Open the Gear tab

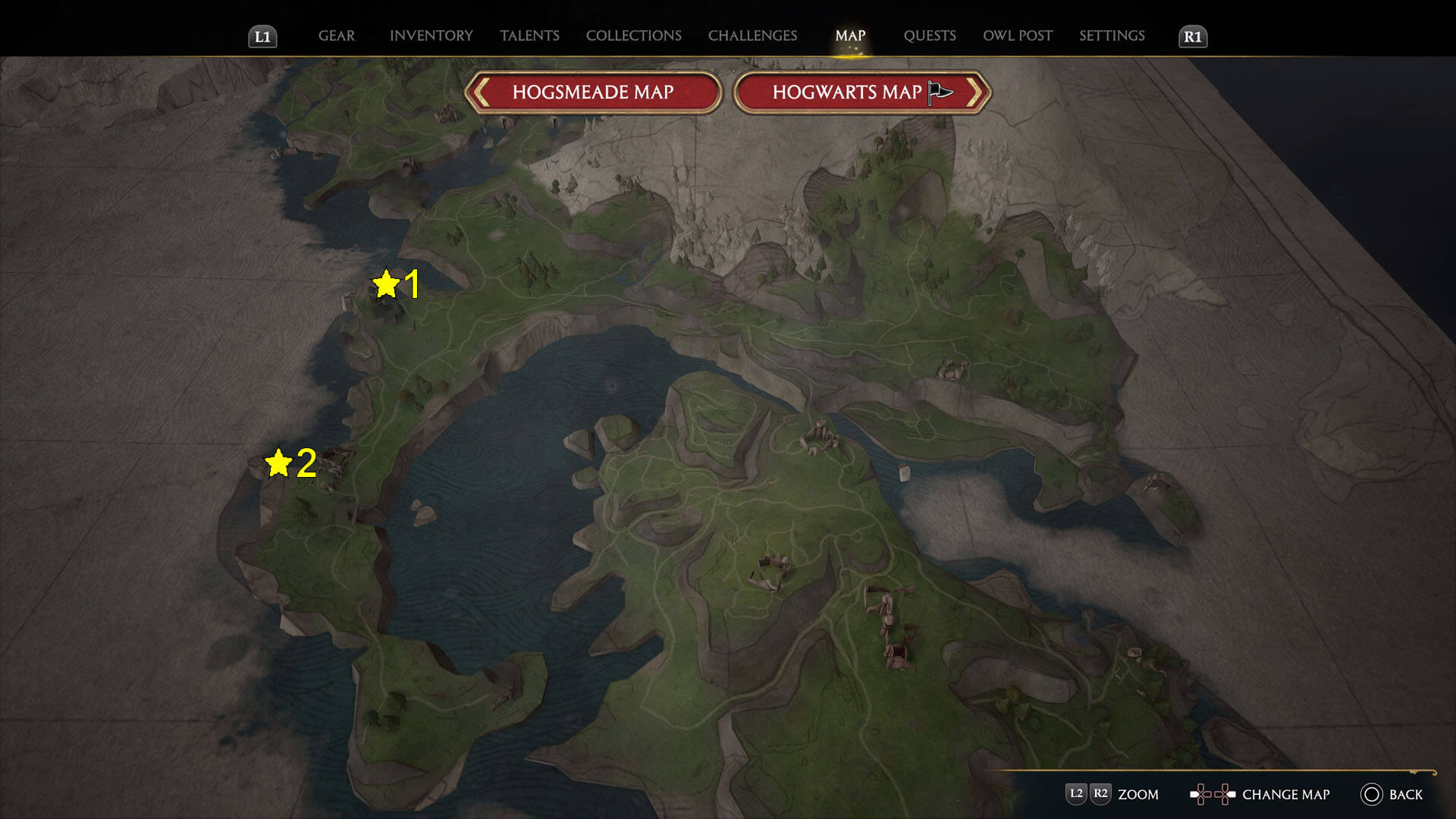coord(336,36)
